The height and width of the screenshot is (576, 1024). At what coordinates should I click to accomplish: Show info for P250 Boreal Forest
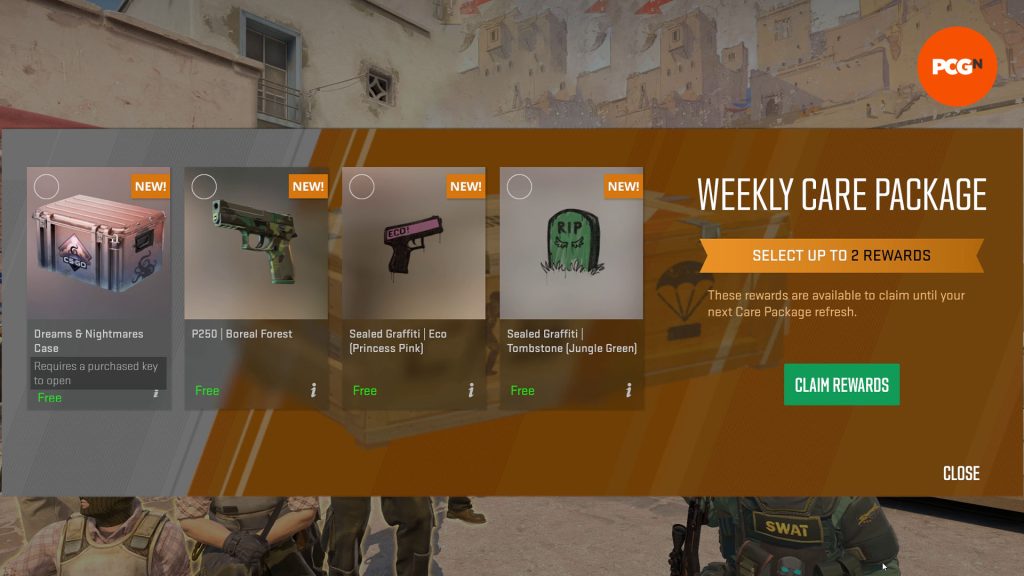[x=313, y=390]
